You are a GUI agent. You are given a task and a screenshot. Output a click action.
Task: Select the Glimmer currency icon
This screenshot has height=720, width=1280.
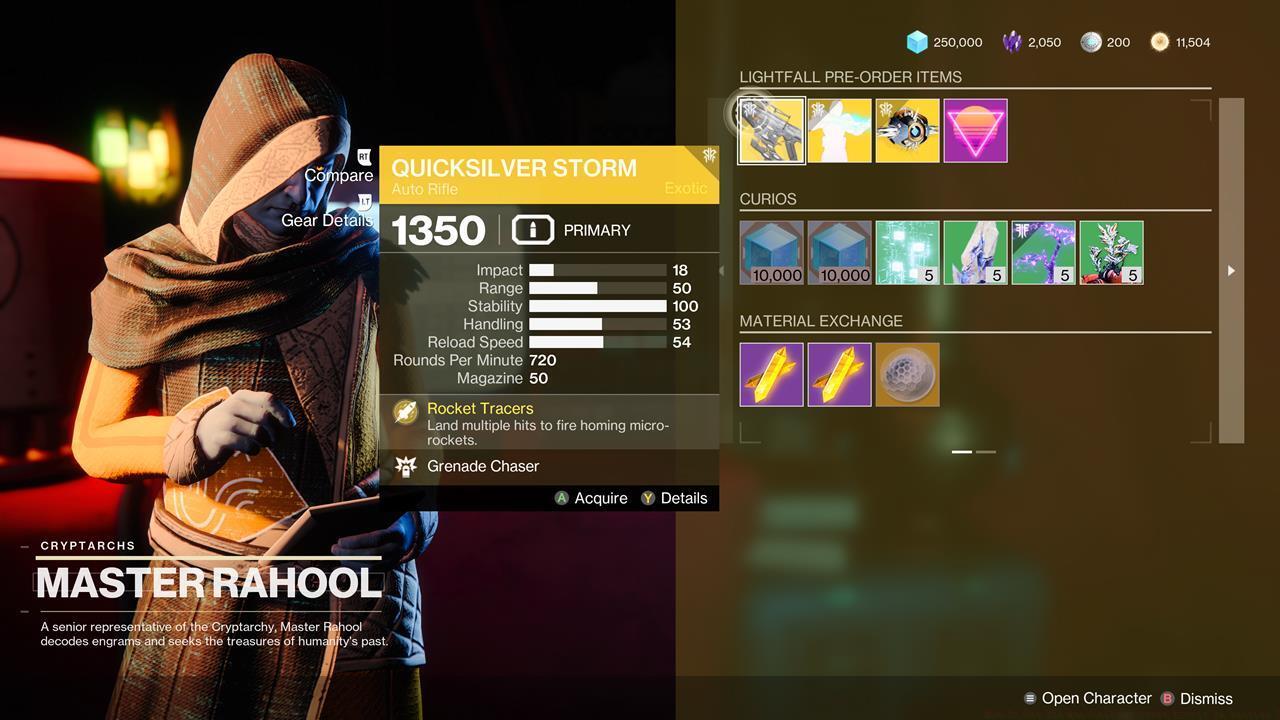(918, 42)
